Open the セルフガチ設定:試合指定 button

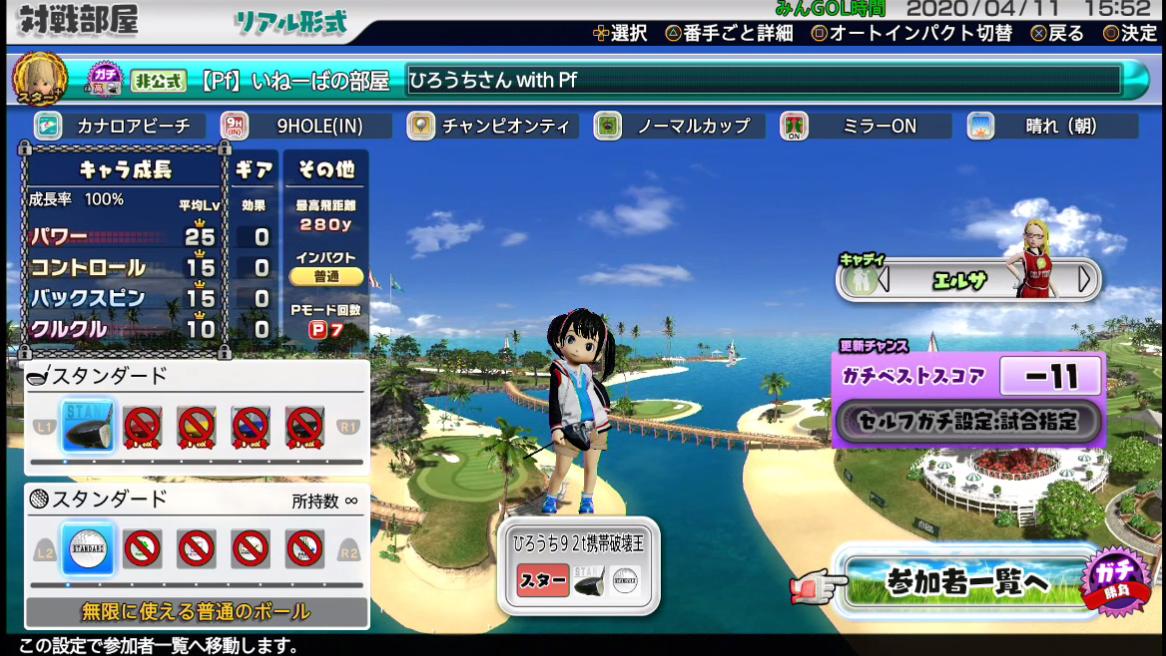pos(968,421)
